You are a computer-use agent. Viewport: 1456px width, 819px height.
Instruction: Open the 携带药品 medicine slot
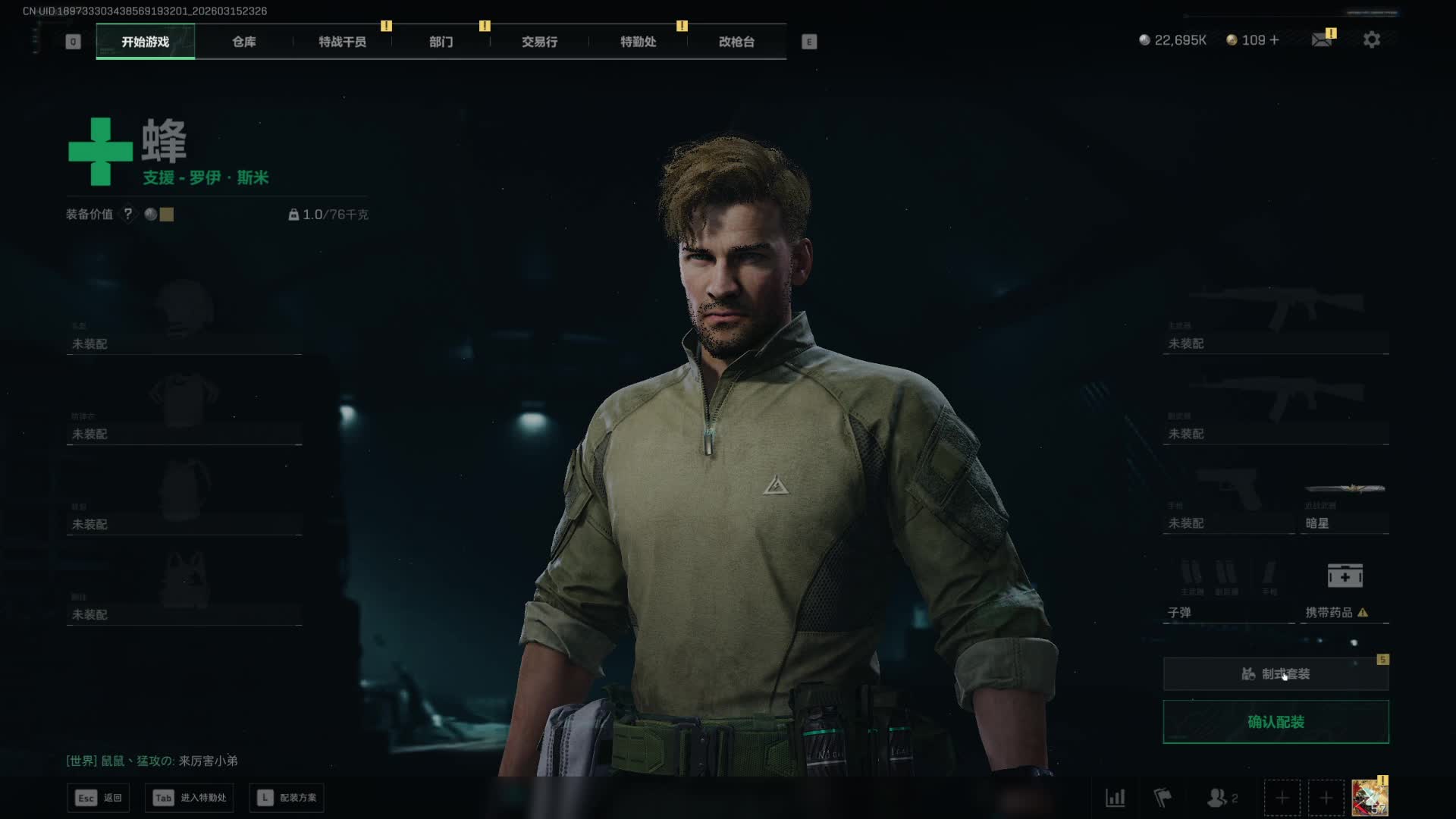click(x=1345, y=591)
